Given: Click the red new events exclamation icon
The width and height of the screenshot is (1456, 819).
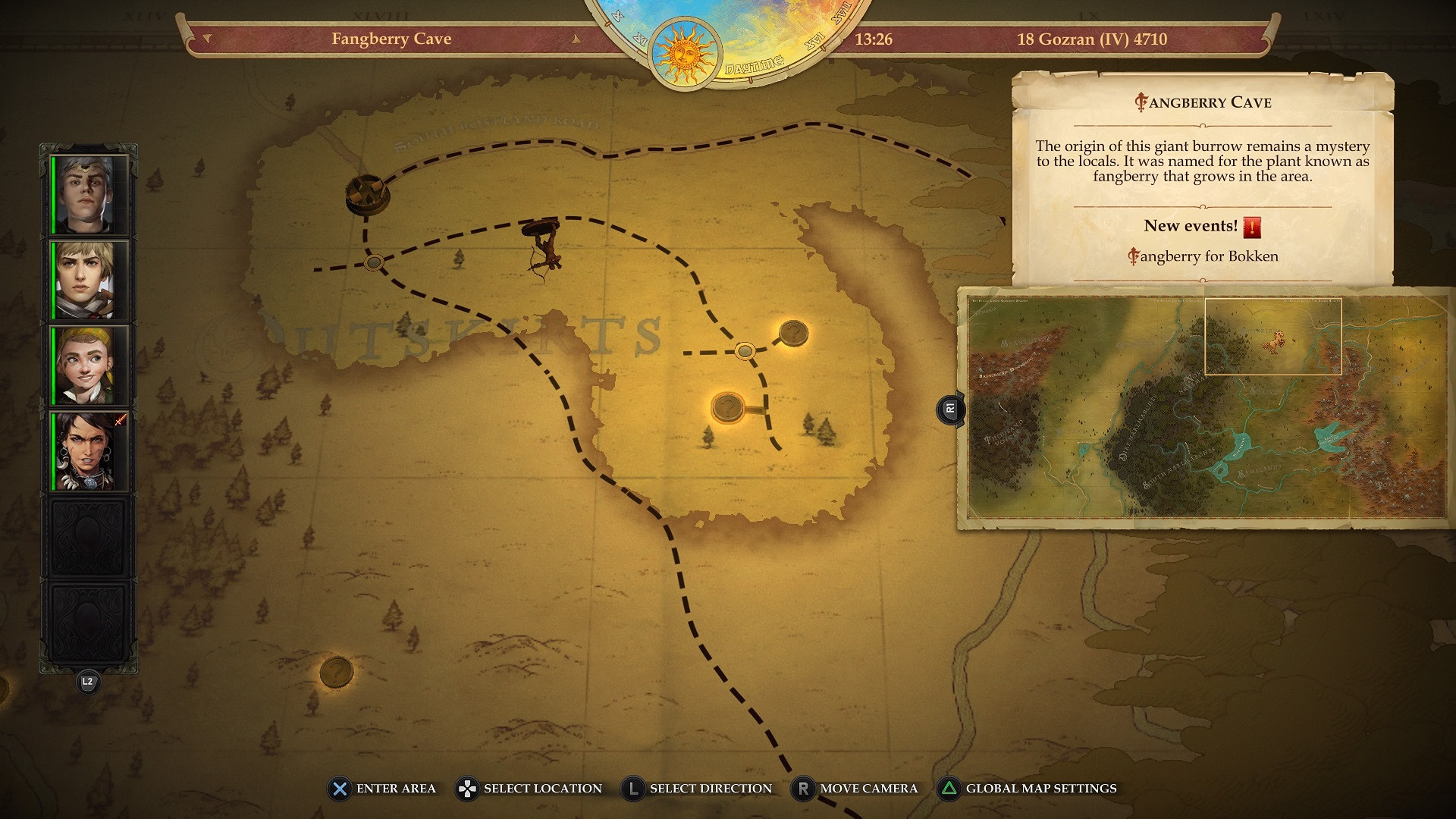Looking at the screenshot, I should pos(1252,227).
